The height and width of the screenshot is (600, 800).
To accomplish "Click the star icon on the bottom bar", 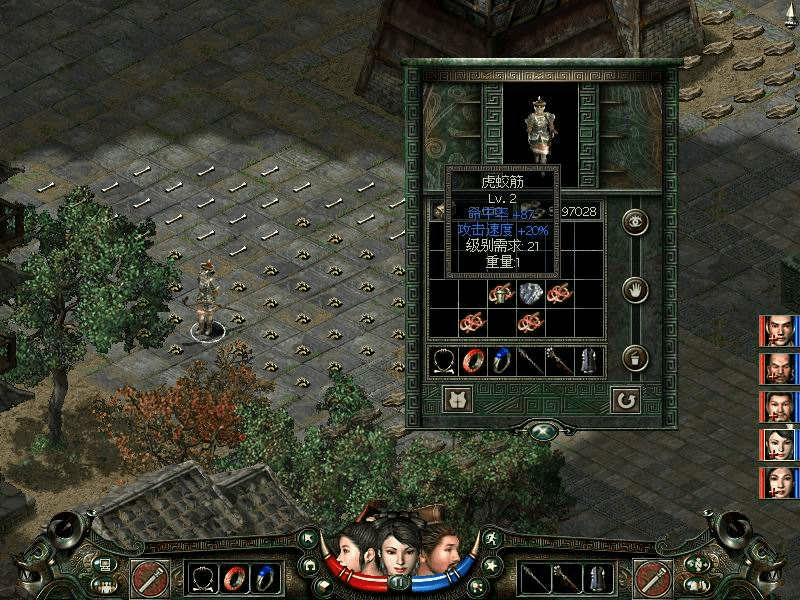I will pos(489,565).
